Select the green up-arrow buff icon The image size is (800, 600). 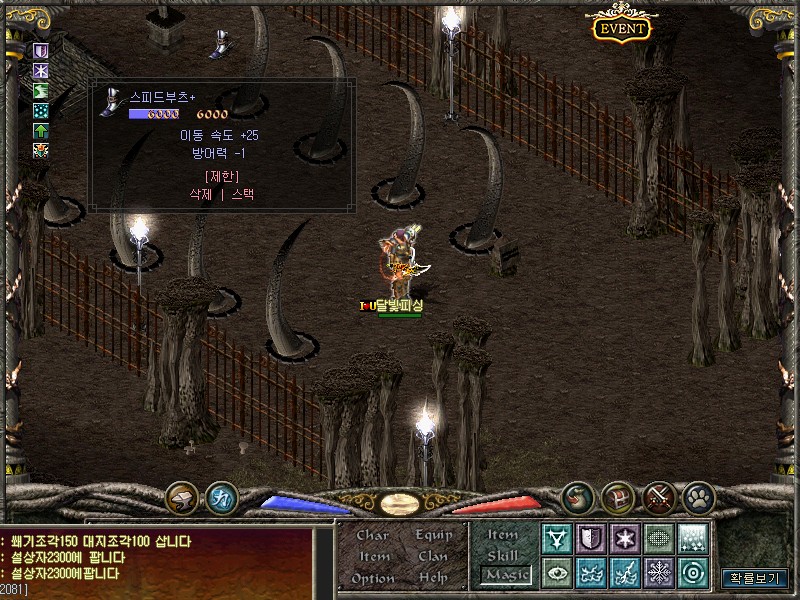coord(41,131)
